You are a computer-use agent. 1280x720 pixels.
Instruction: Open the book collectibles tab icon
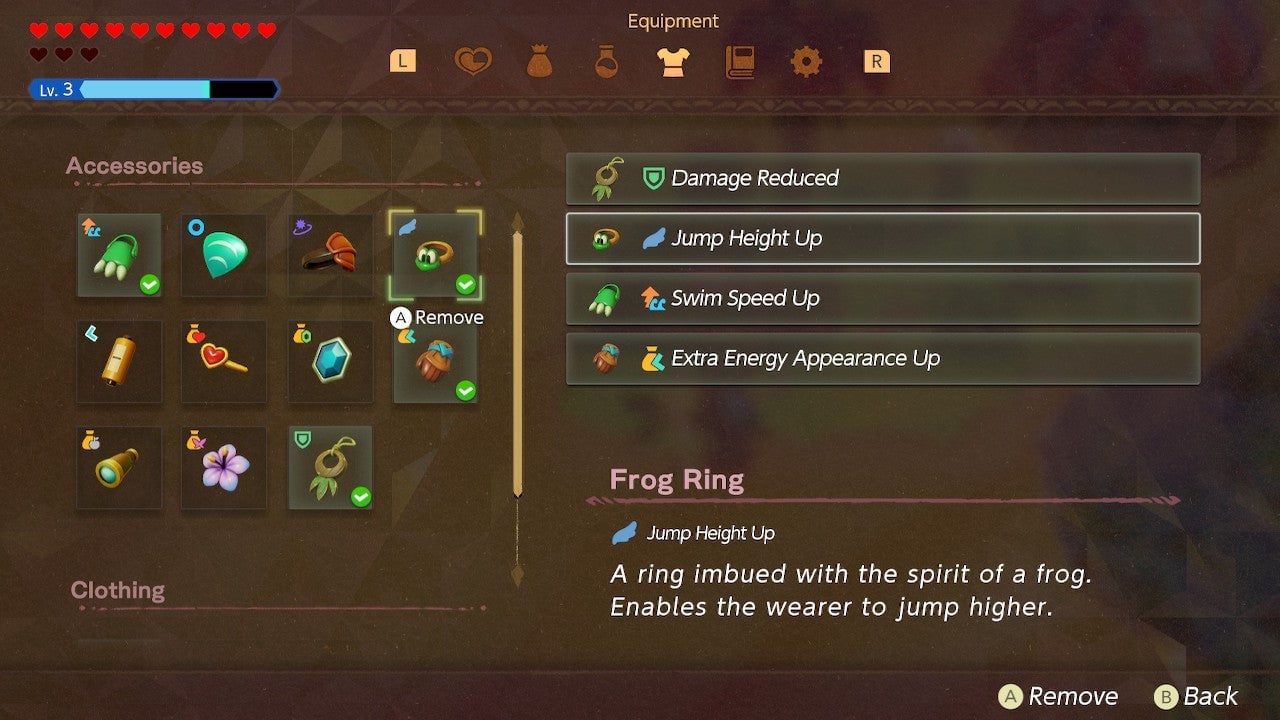(740, 61)
